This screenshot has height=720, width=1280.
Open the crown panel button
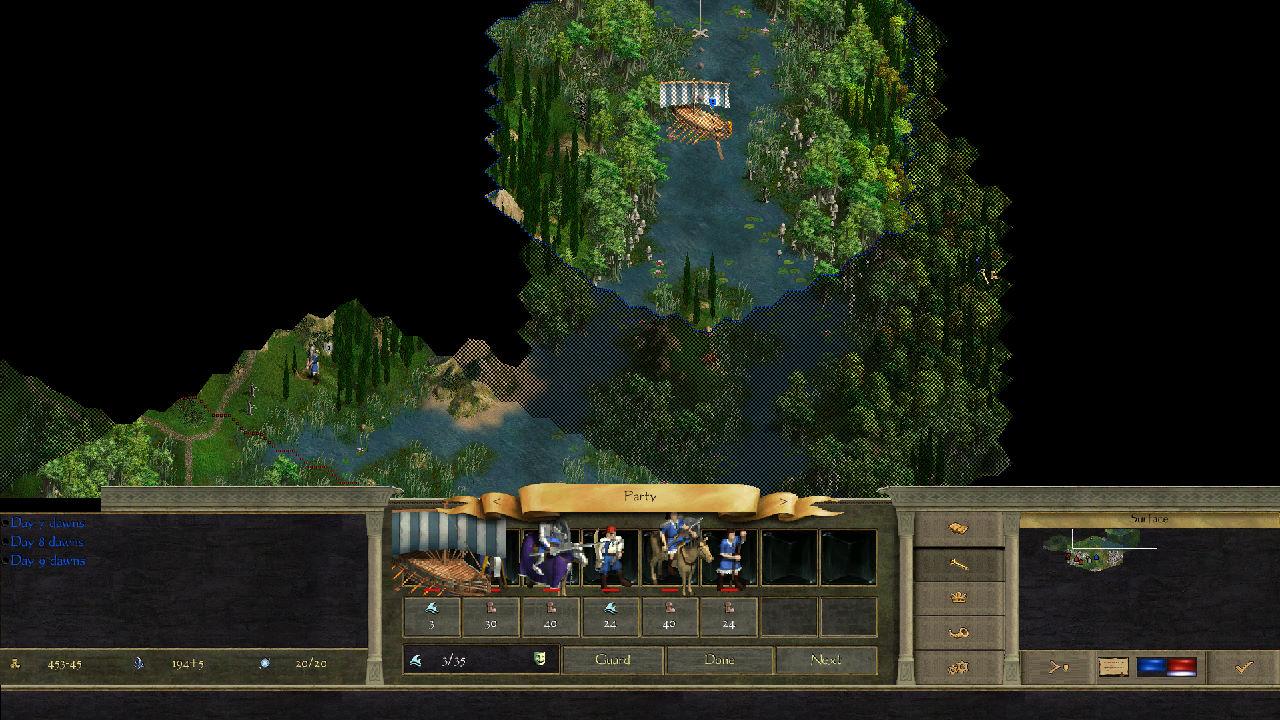coord(958,598)
